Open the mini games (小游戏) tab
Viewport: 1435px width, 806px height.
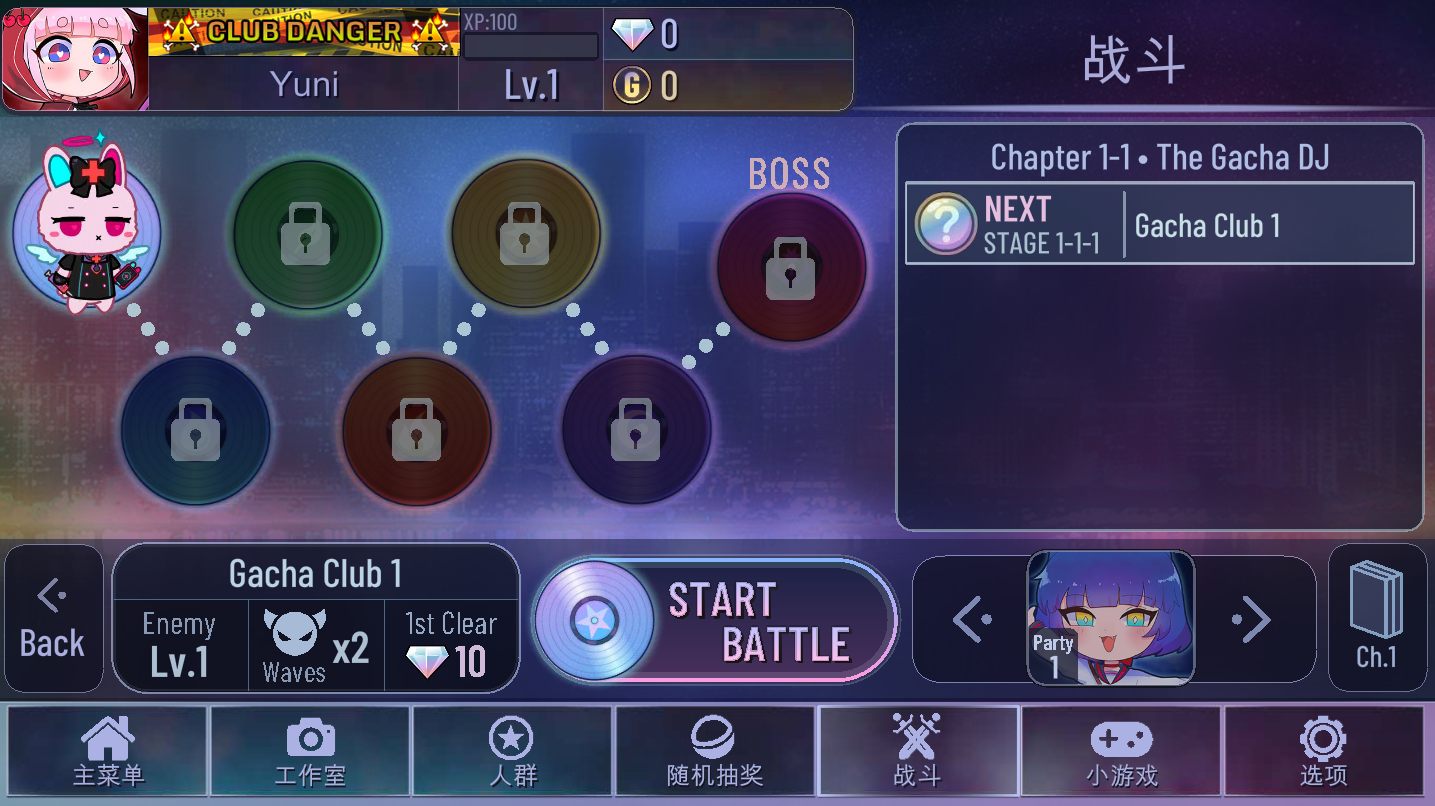tap(1120, 752)
